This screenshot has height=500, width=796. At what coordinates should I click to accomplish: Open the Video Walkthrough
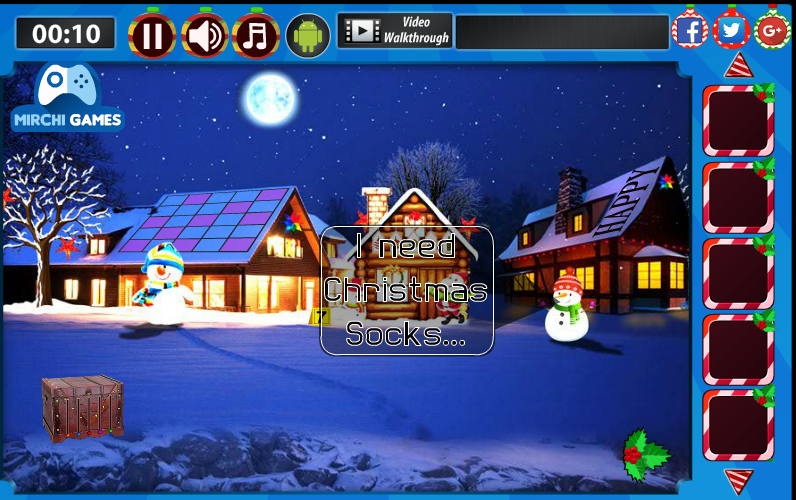click(x=395, y=30)
